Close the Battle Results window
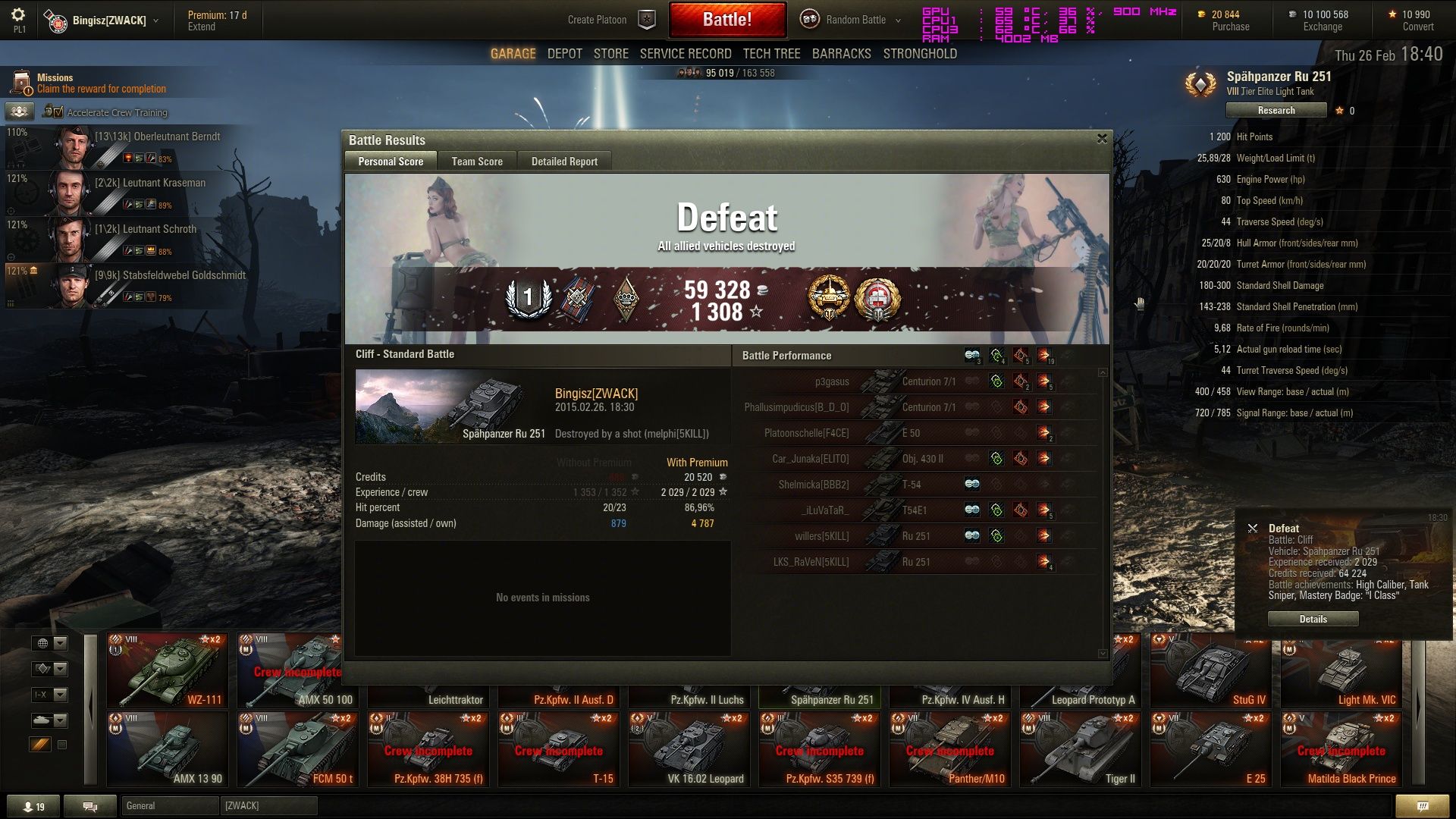This screenshot has width=1456, height=819. coord(1102,139)
